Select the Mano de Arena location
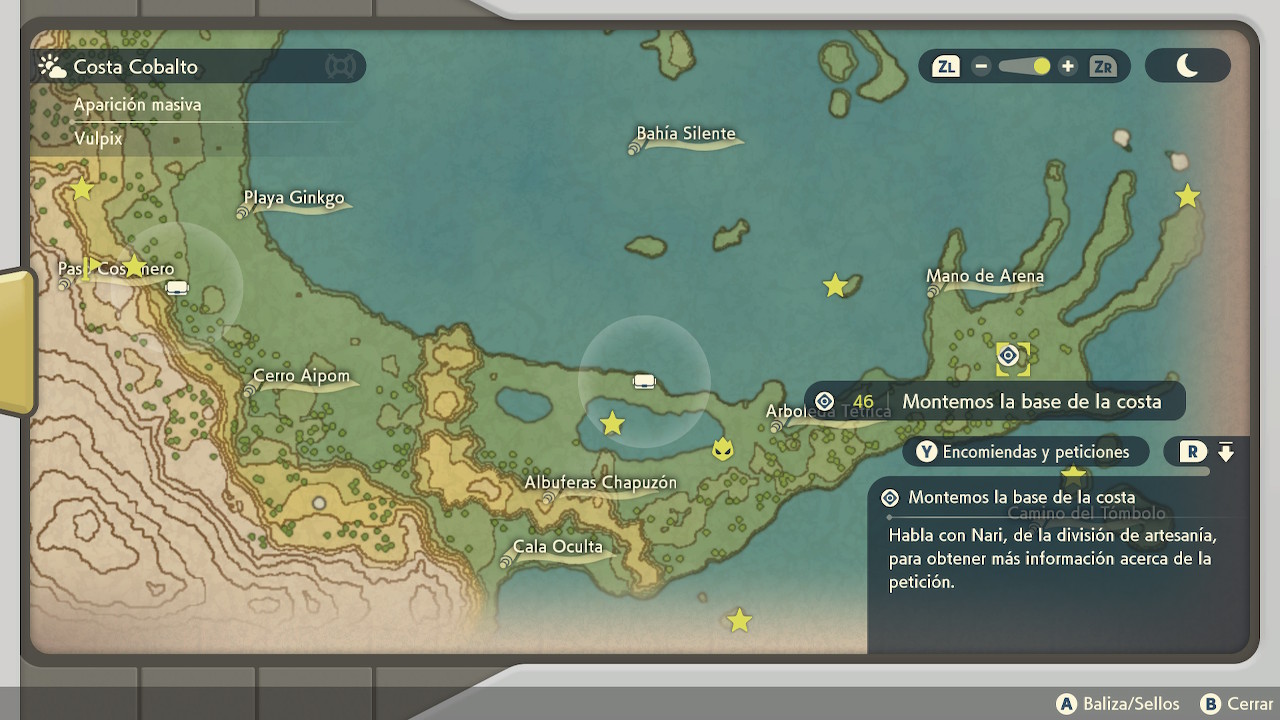Image resolution: width=1280 pixels, height=720 pixels. pos(984,276)
